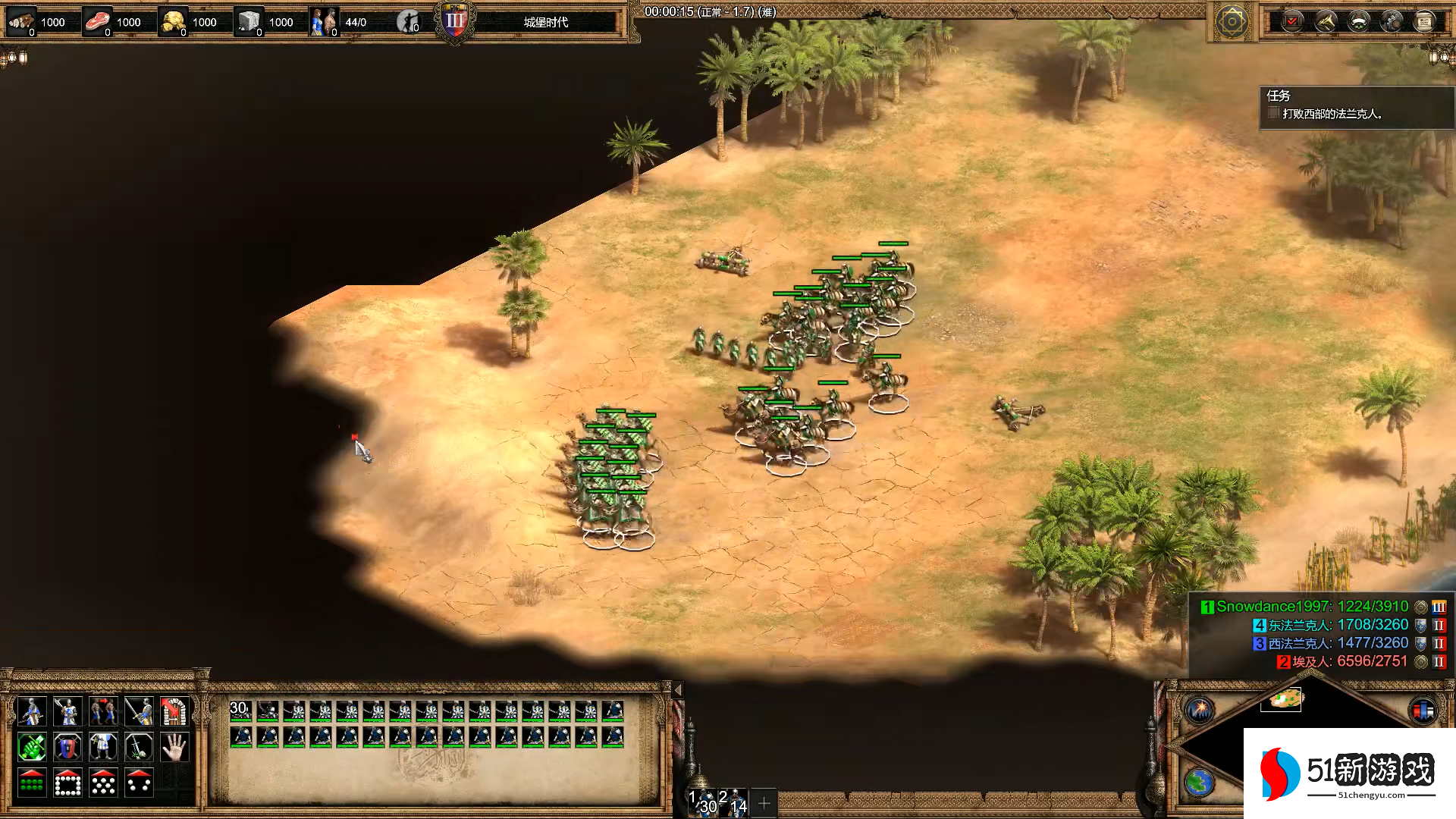
Task: Toggle the green aggressive stance icon
Action: [x=32, y=747]
